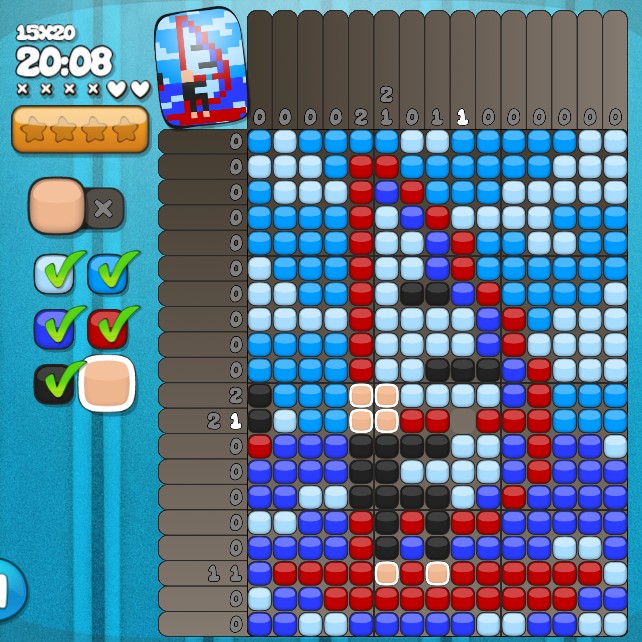Select the red color swatch
Image resolution: width=642 pixels, height=642 pixels.
pyautogui.click(x=107, y=328)
